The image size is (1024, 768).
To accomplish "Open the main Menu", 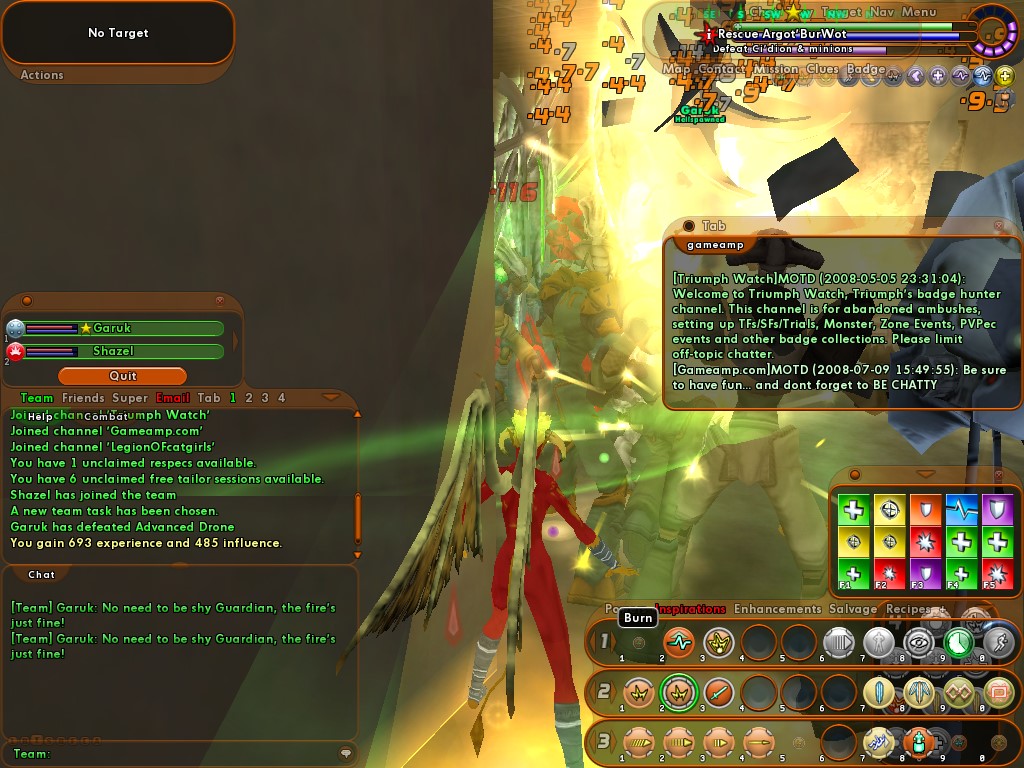I will coord(918,12).
